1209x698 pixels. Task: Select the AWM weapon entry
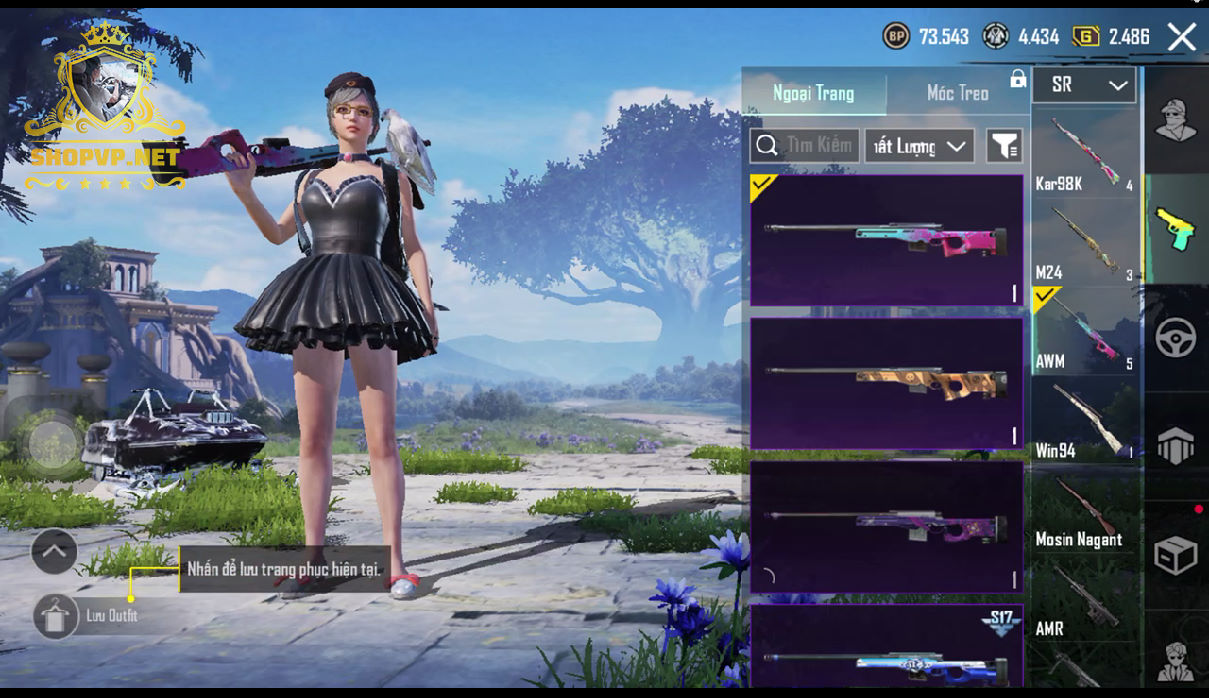[x=1084, y=330]
